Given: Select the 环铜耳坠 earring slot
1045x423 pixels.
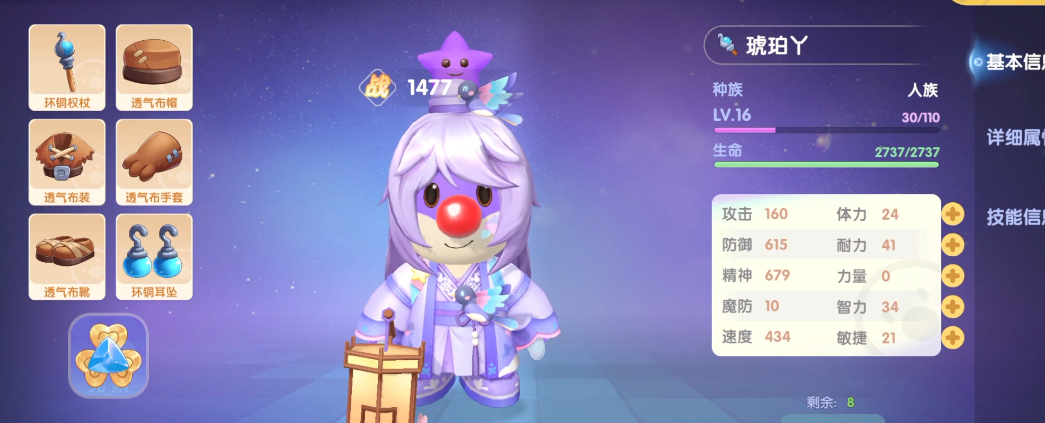Looking at the screenshot, I should coord(154,256).
